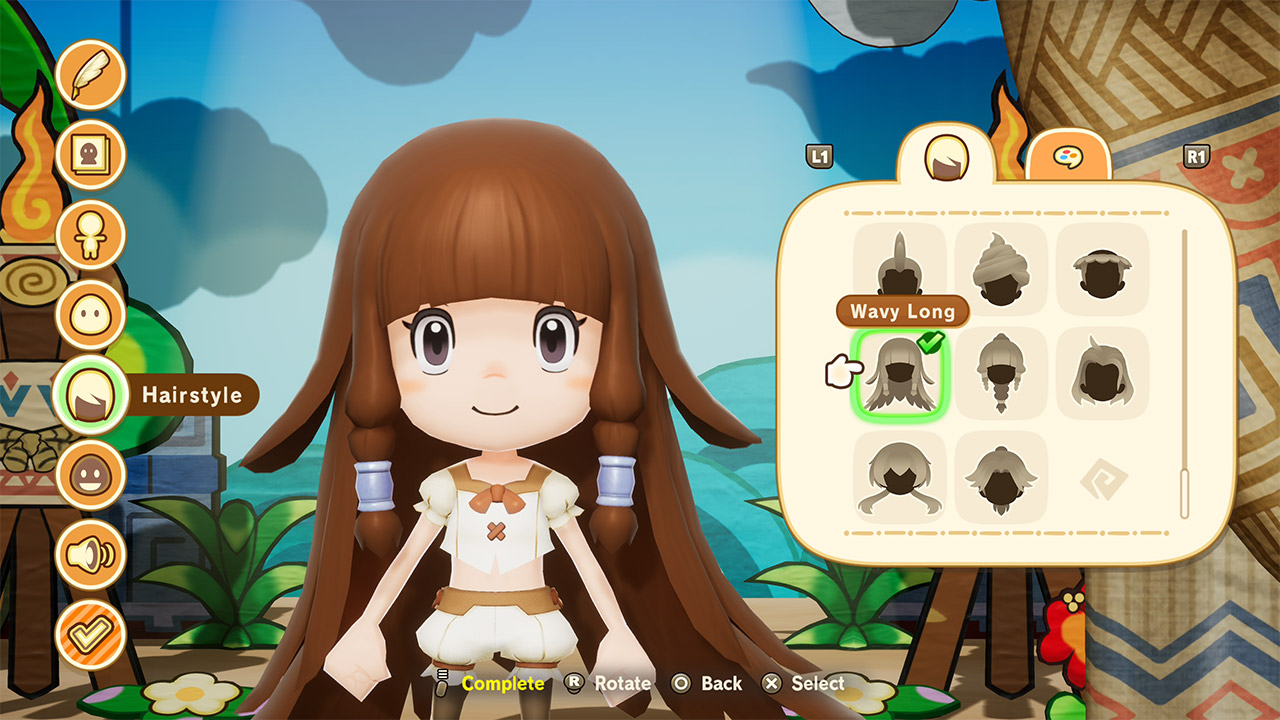Select the portrait frame category icon

point(90,155)
